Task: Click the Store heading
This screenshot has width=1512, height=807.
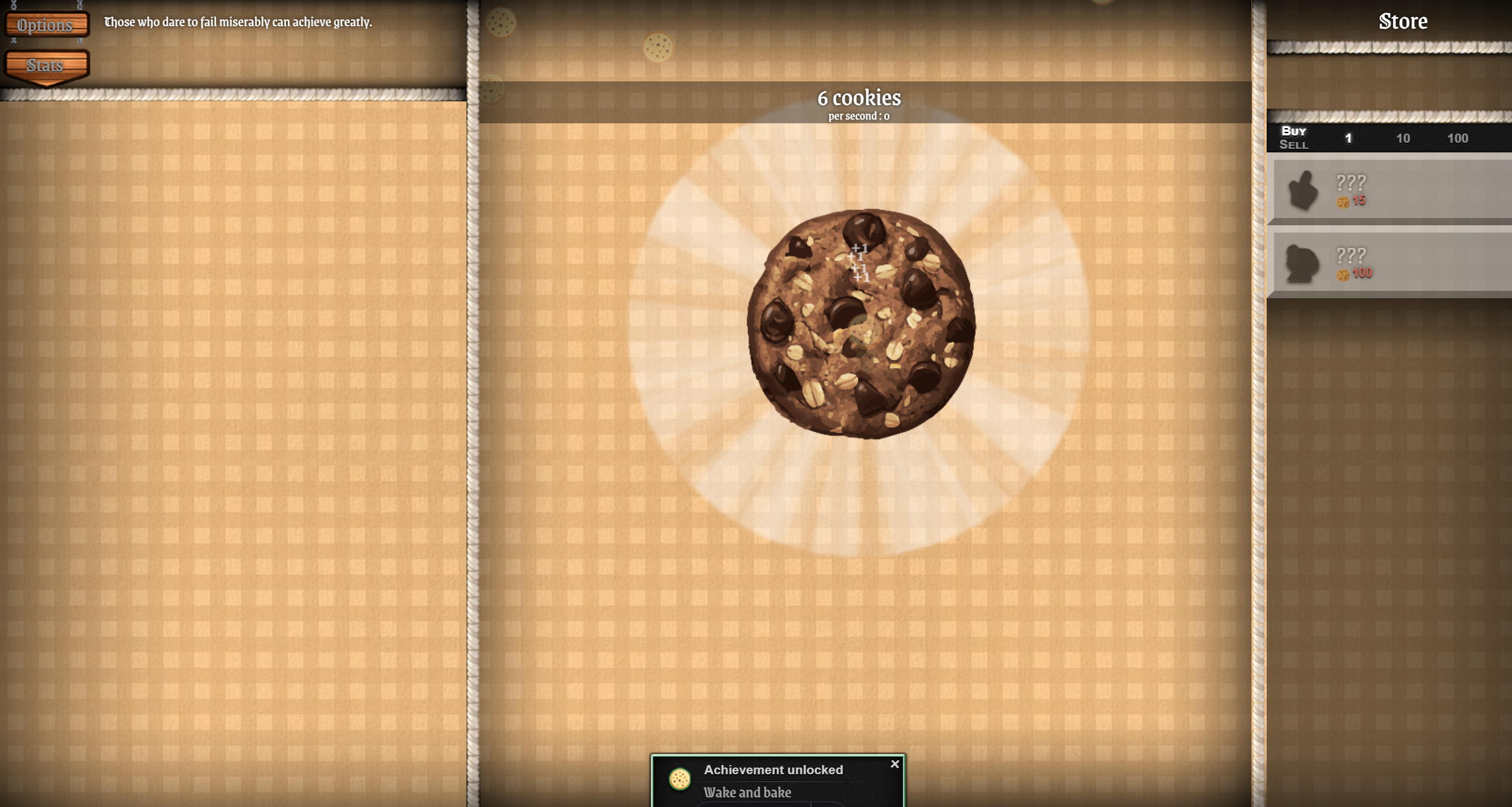Action: [x=1403, y=21]
